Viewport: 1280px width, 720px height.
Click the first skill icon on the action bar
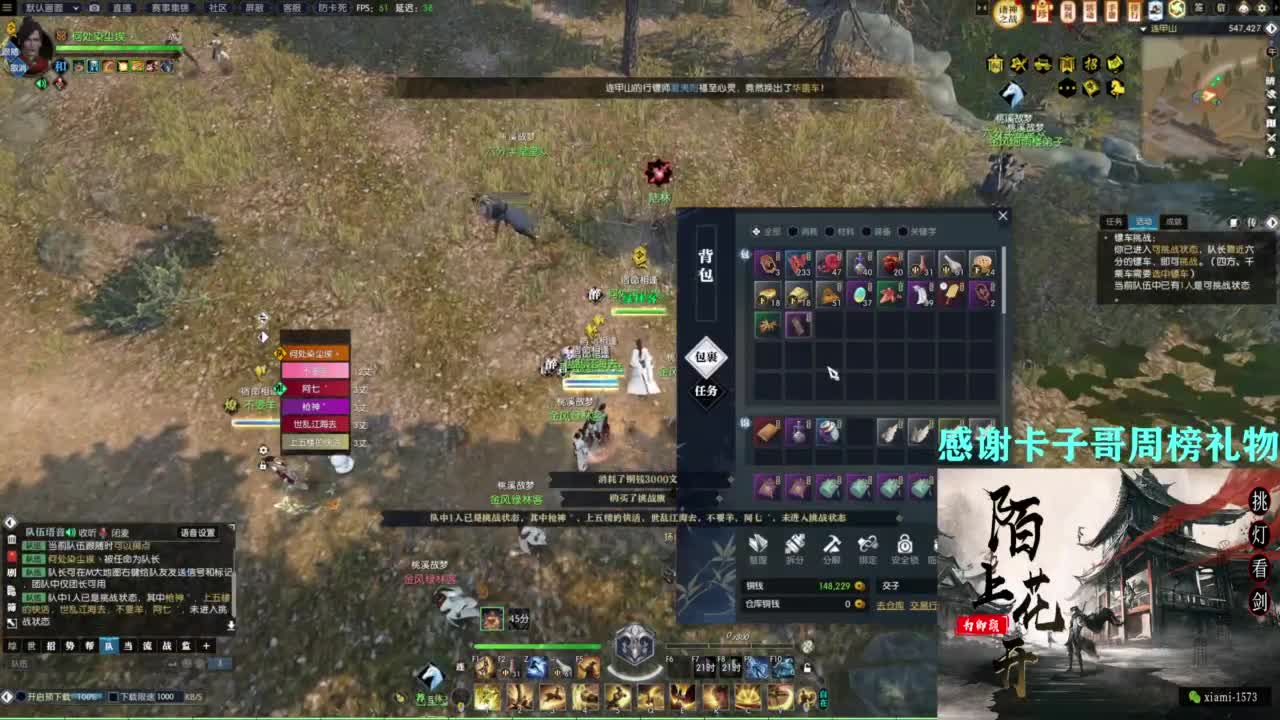[487, 697]
